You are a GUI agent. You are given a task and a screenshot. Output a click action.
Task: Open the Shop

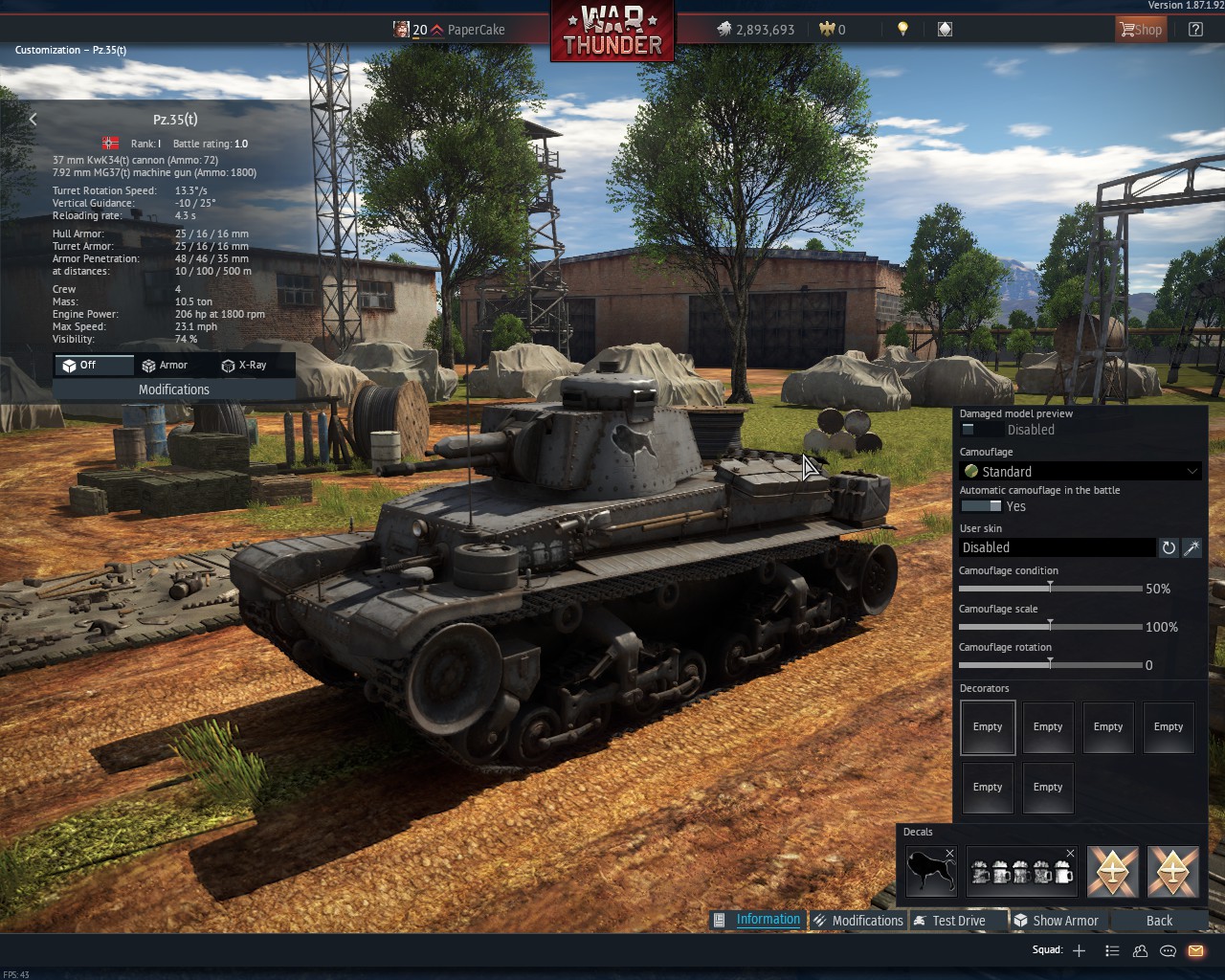1141,30
